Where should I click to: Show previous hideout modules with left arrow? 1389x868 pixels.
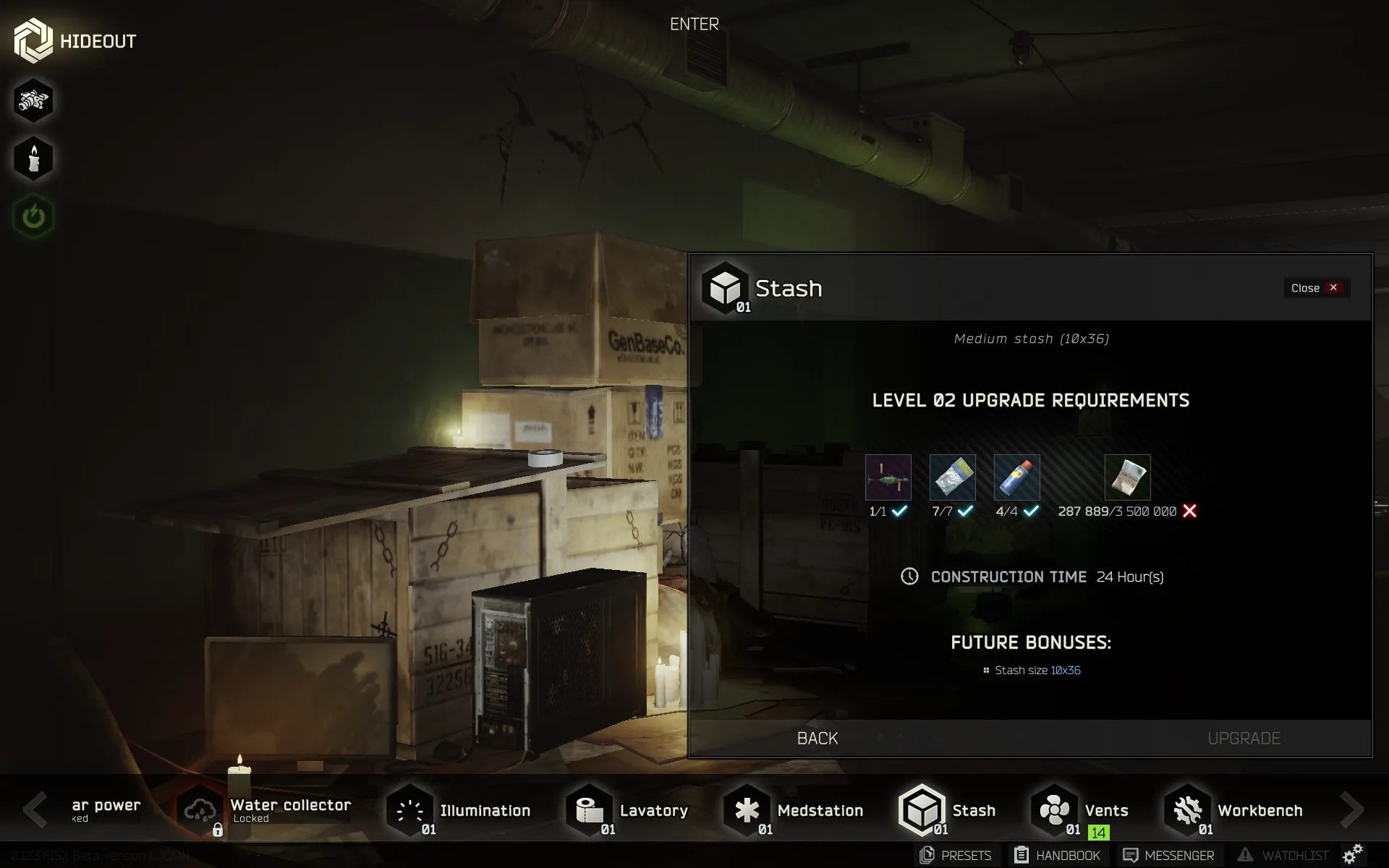point(34,809)
